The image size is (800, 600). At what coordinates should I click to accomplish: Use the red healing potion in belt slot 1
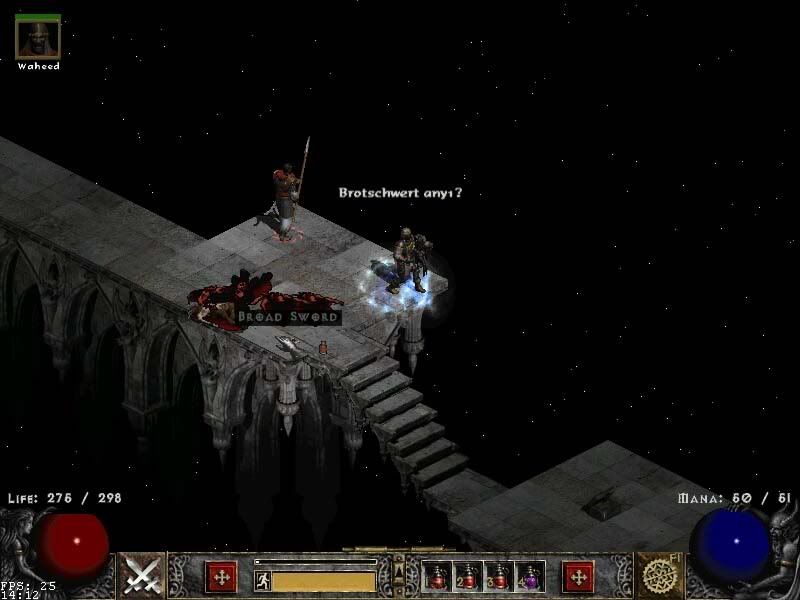tap(437, 576)
